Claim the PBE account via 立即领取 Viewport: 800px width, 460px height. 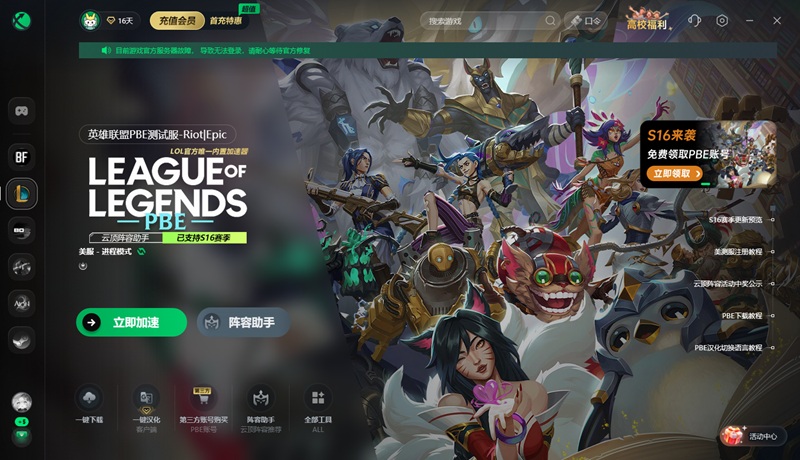[673, 173]
